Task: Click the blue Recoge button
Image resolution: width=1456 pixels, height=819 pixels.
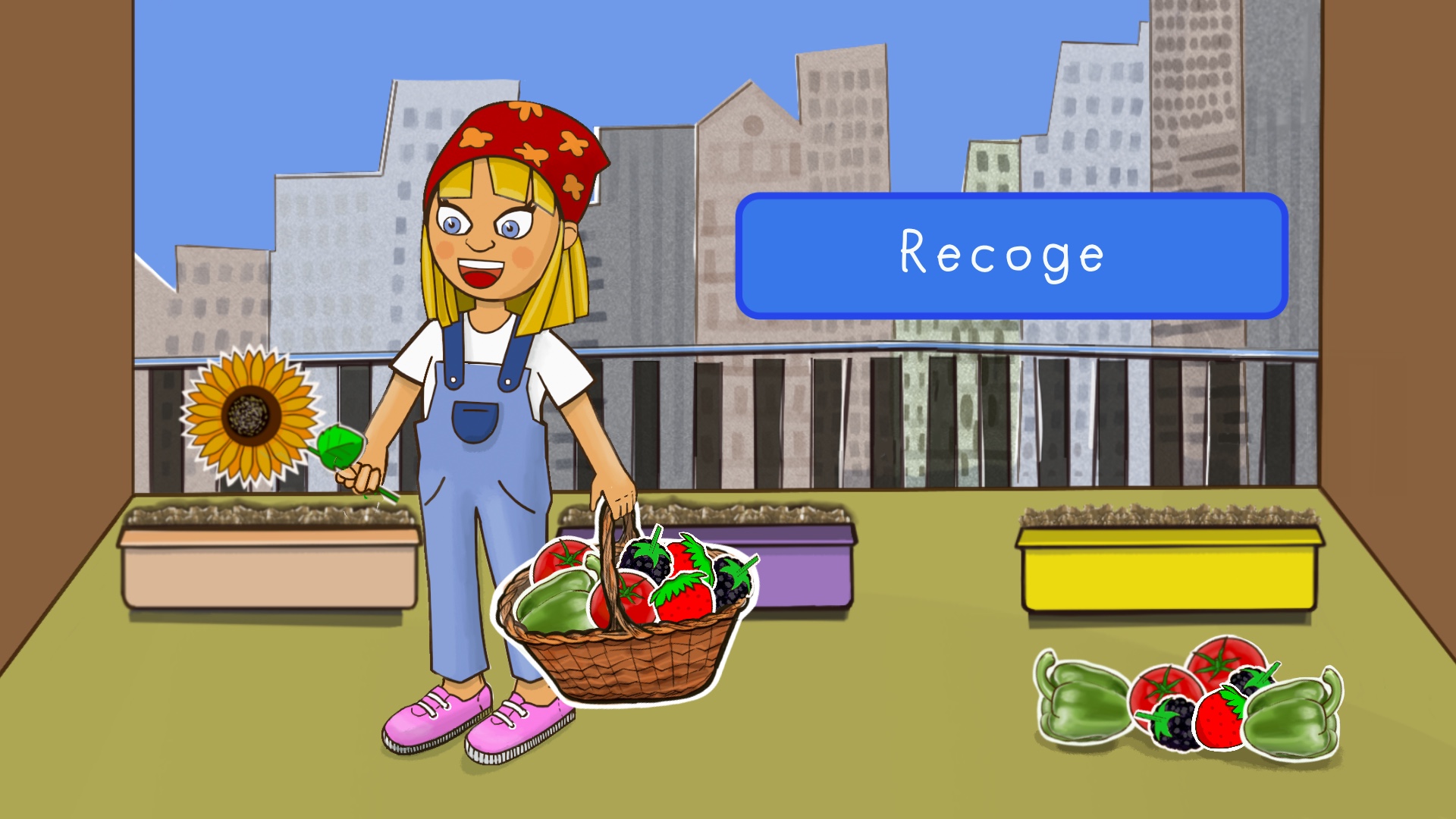Action: point(1011,256)
